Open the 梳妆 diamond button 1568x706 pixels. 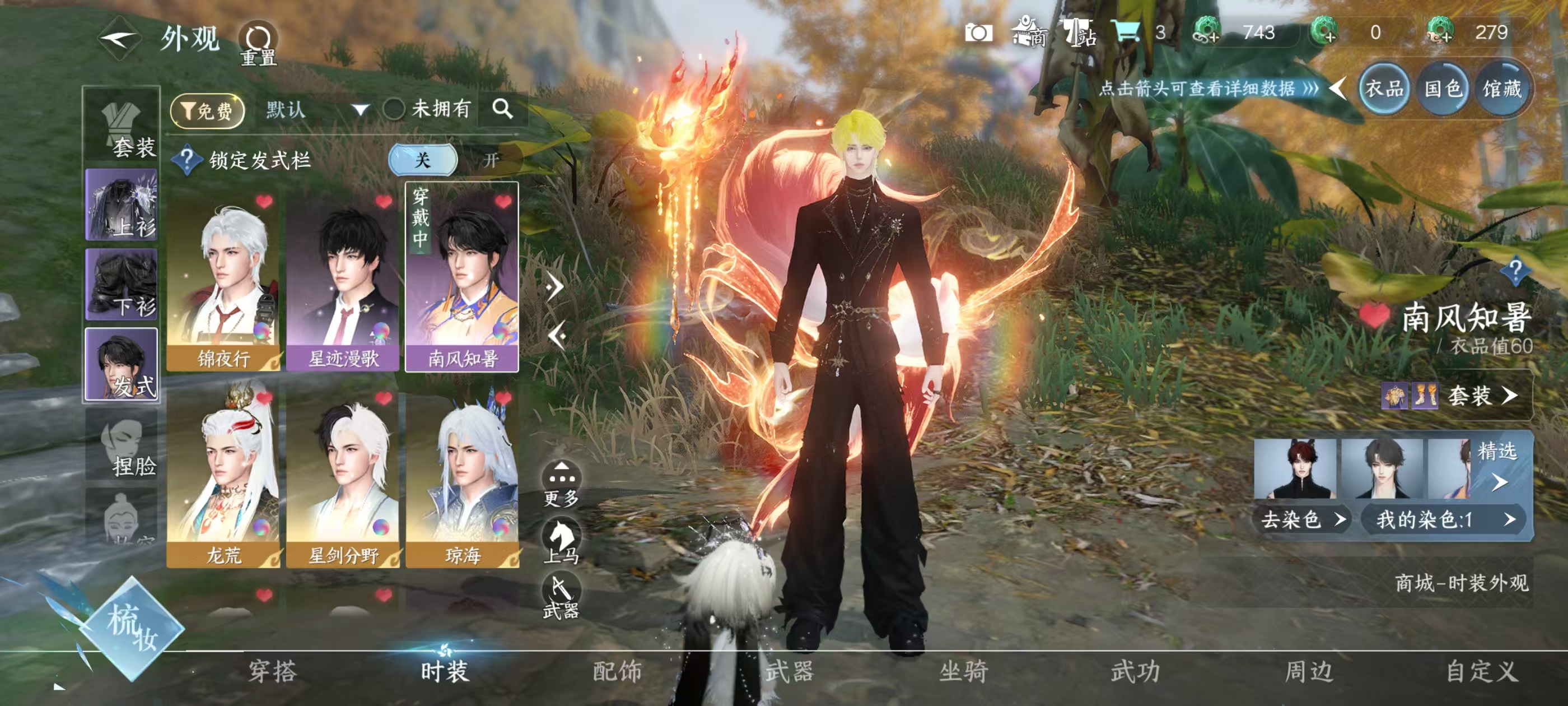point(132,629)
